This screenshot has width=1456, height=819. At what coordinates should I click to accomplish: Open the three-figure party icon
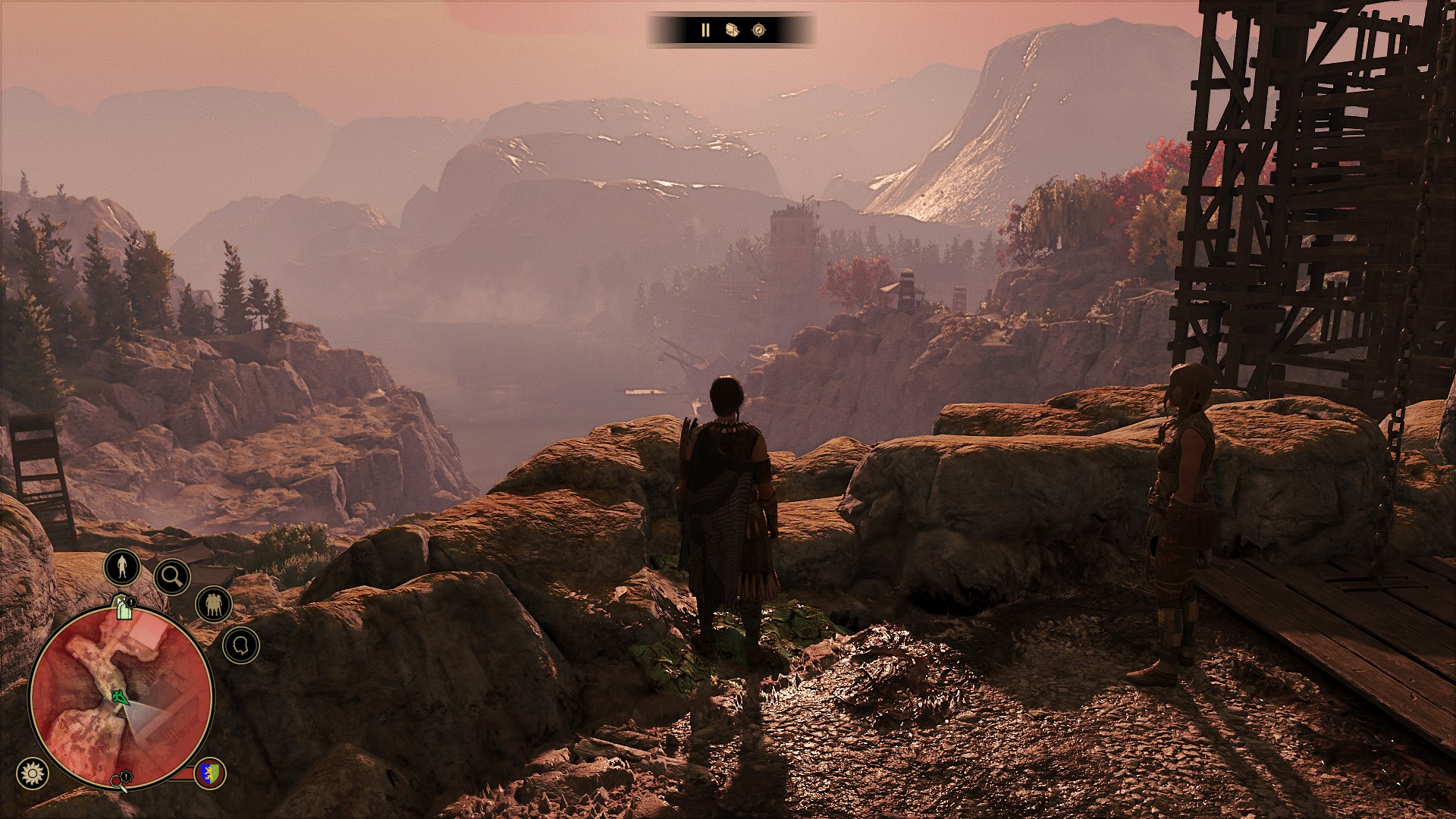coord(213,604)
